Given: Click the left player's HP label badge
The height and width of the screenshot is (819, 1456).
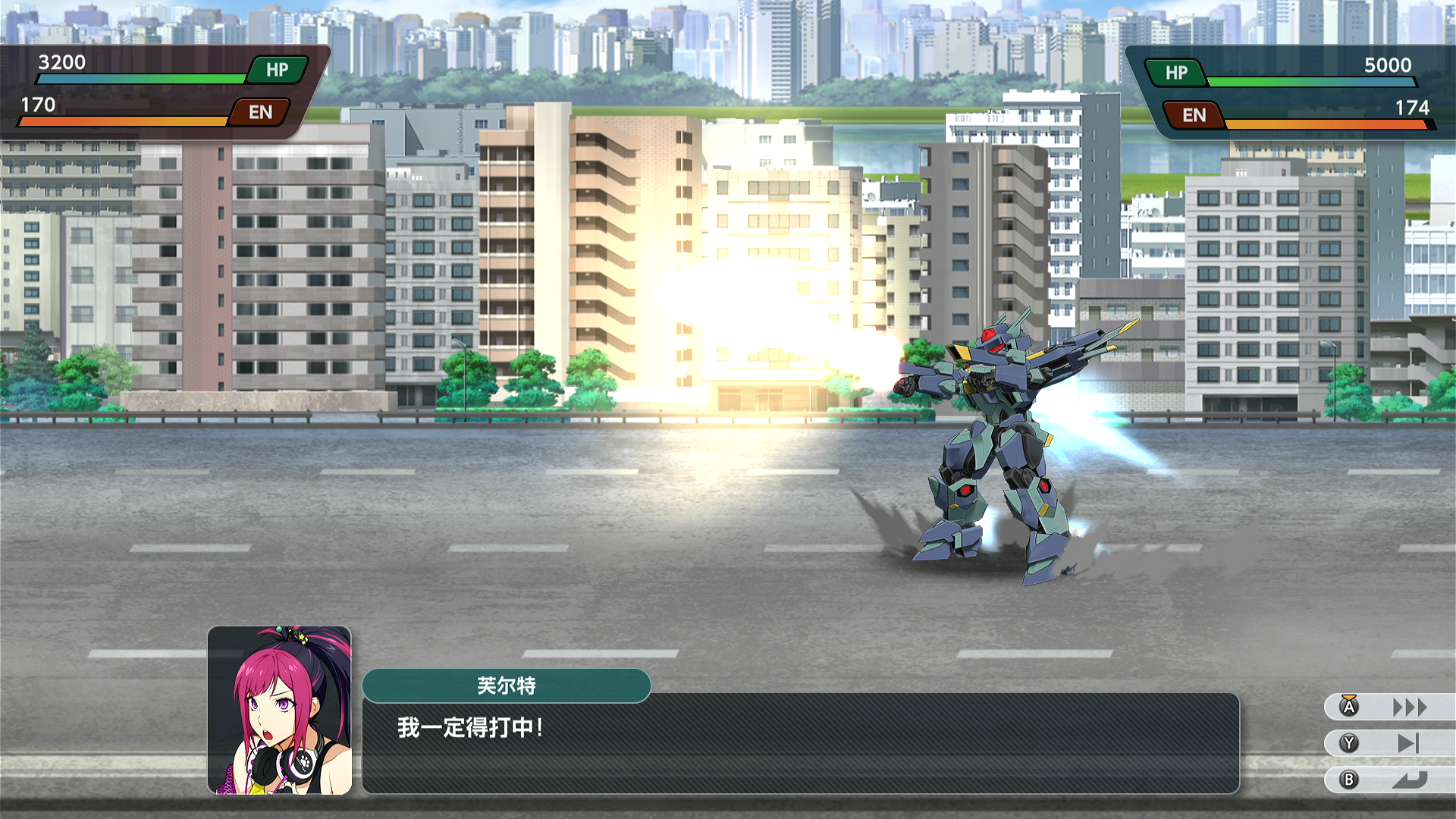Looking at the screenshot, I should coord(277,70).
